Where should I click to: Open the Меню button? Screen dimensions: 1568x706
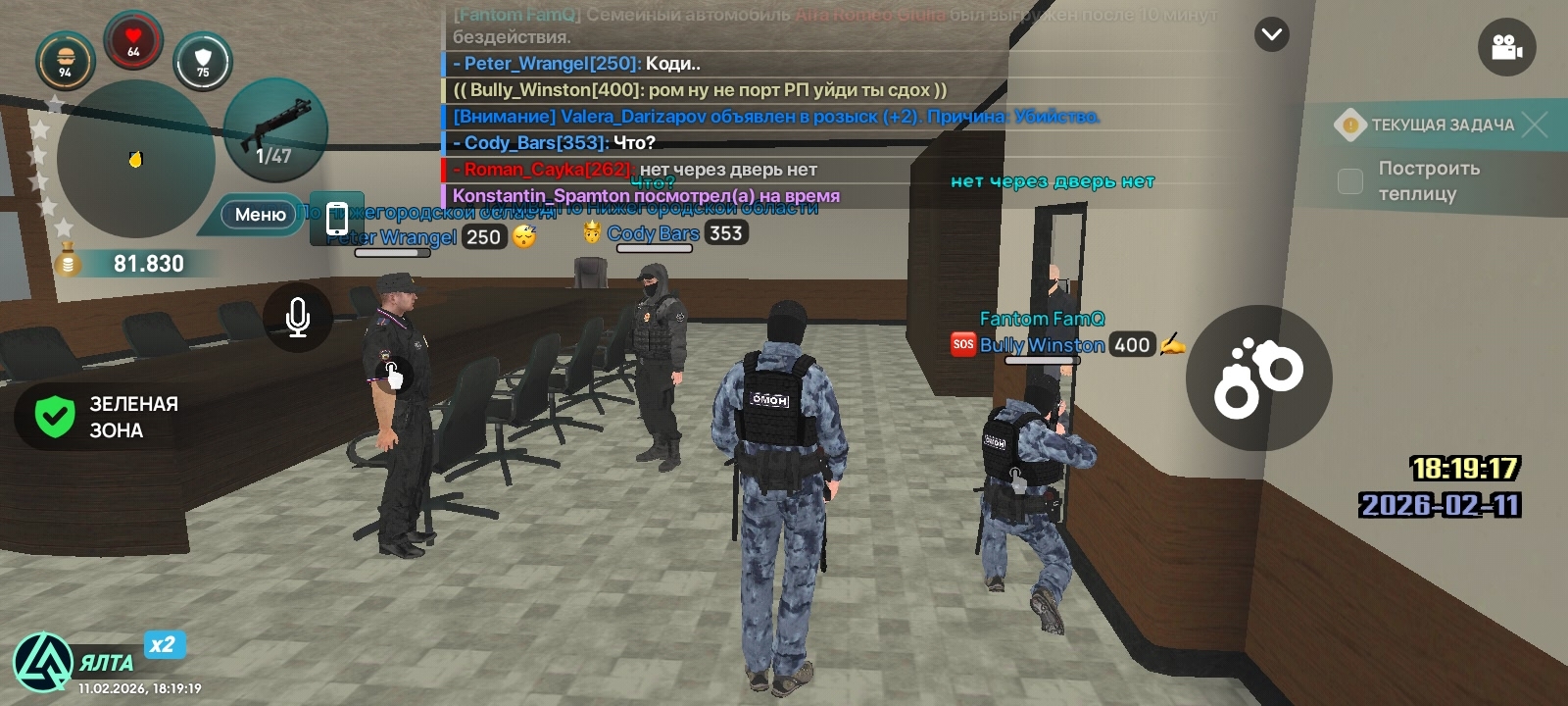[x=260, y=215]
